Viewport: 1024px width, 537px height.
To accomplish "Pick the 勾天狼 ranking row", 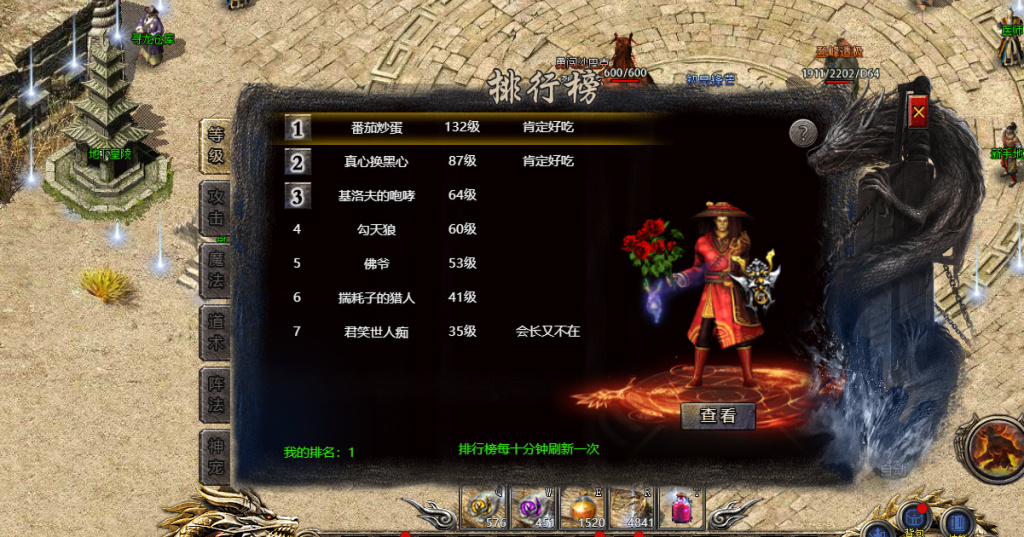I will [378, 229].
